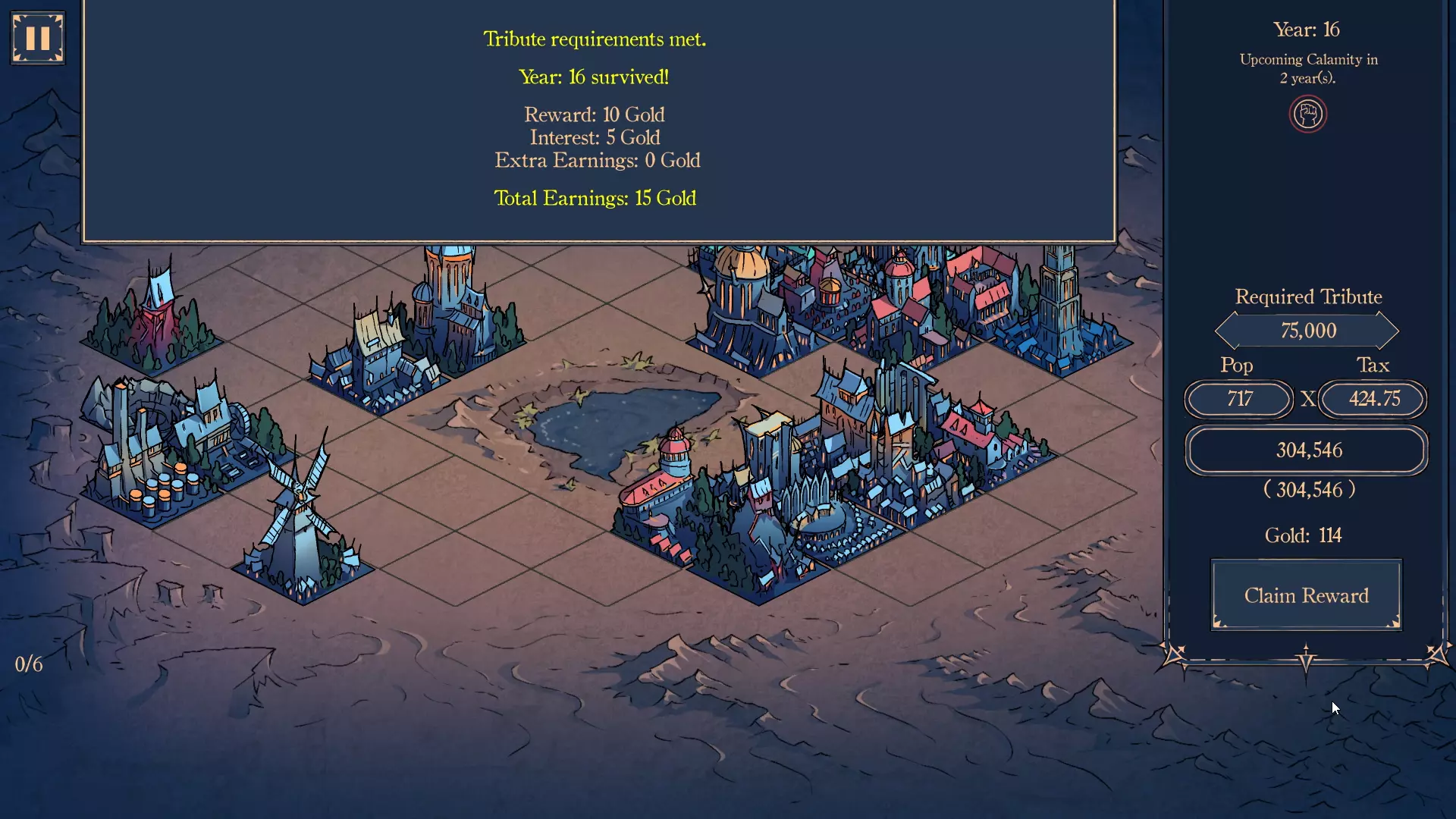Click the Tax value showing 424.75
The height and width of the screenshot is (819, 1456).
(x=1372, y=400)
